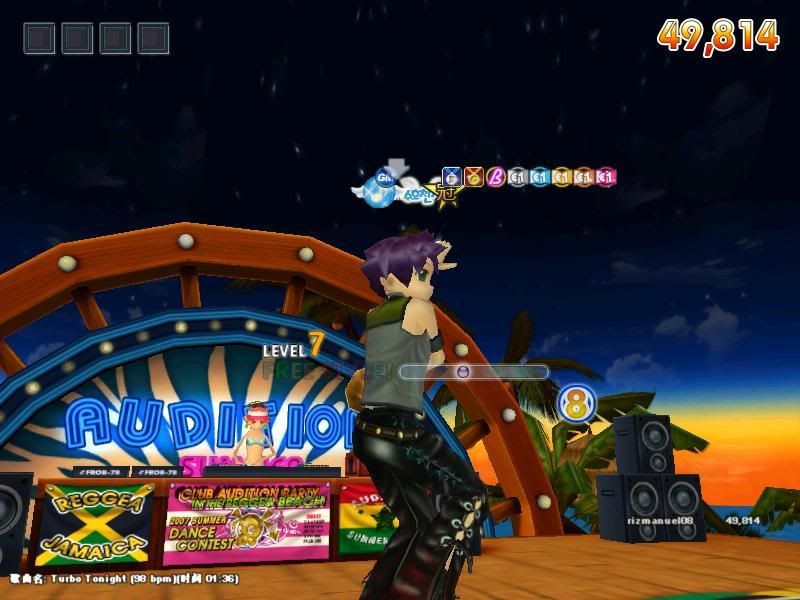Click the beat timing bar

click(474, 371)
